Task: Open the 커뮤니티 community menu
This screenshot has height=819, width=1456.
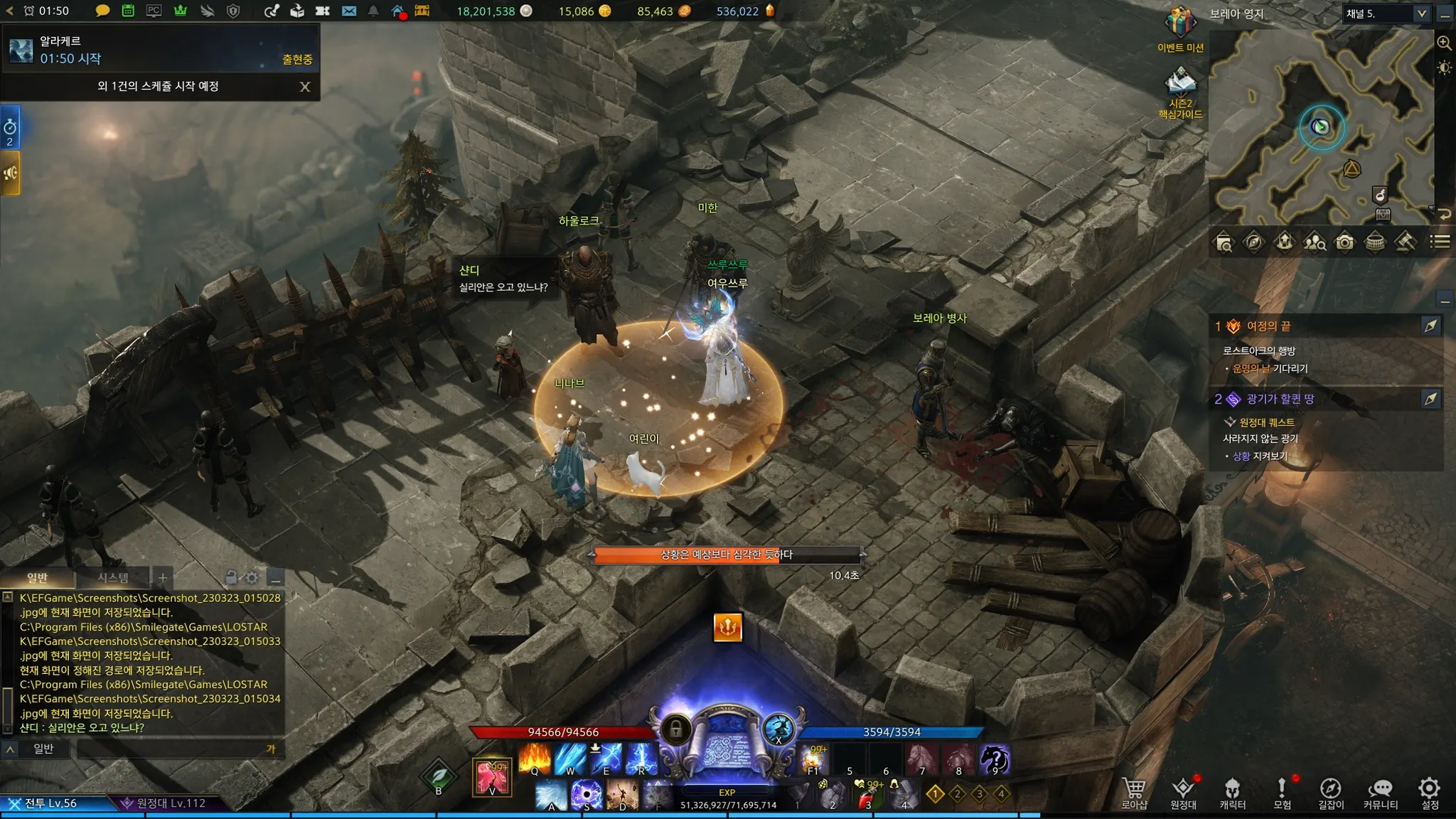Action: click(1380, 792)
